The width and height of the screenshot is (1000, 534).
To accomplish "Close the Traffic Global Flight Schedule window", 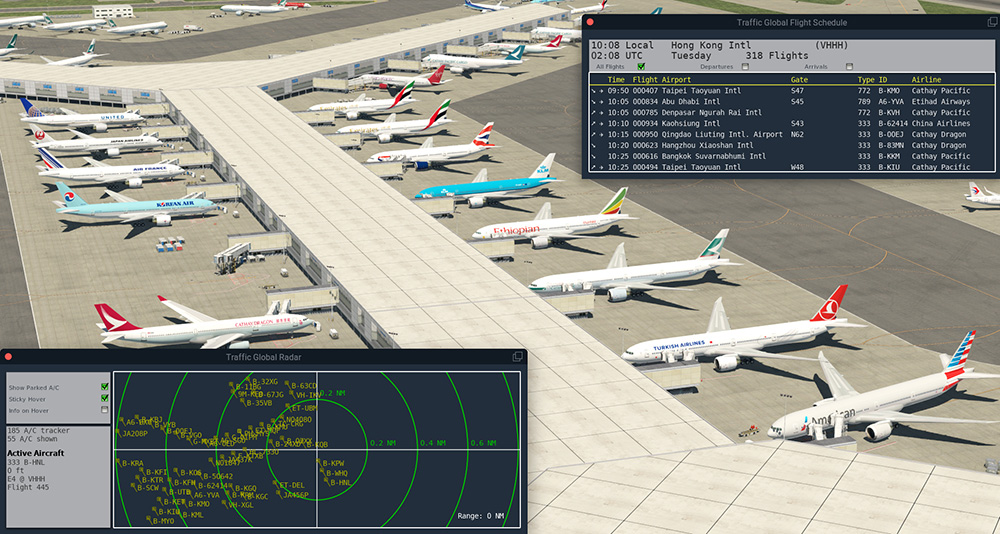I will (x=590, y=22).
